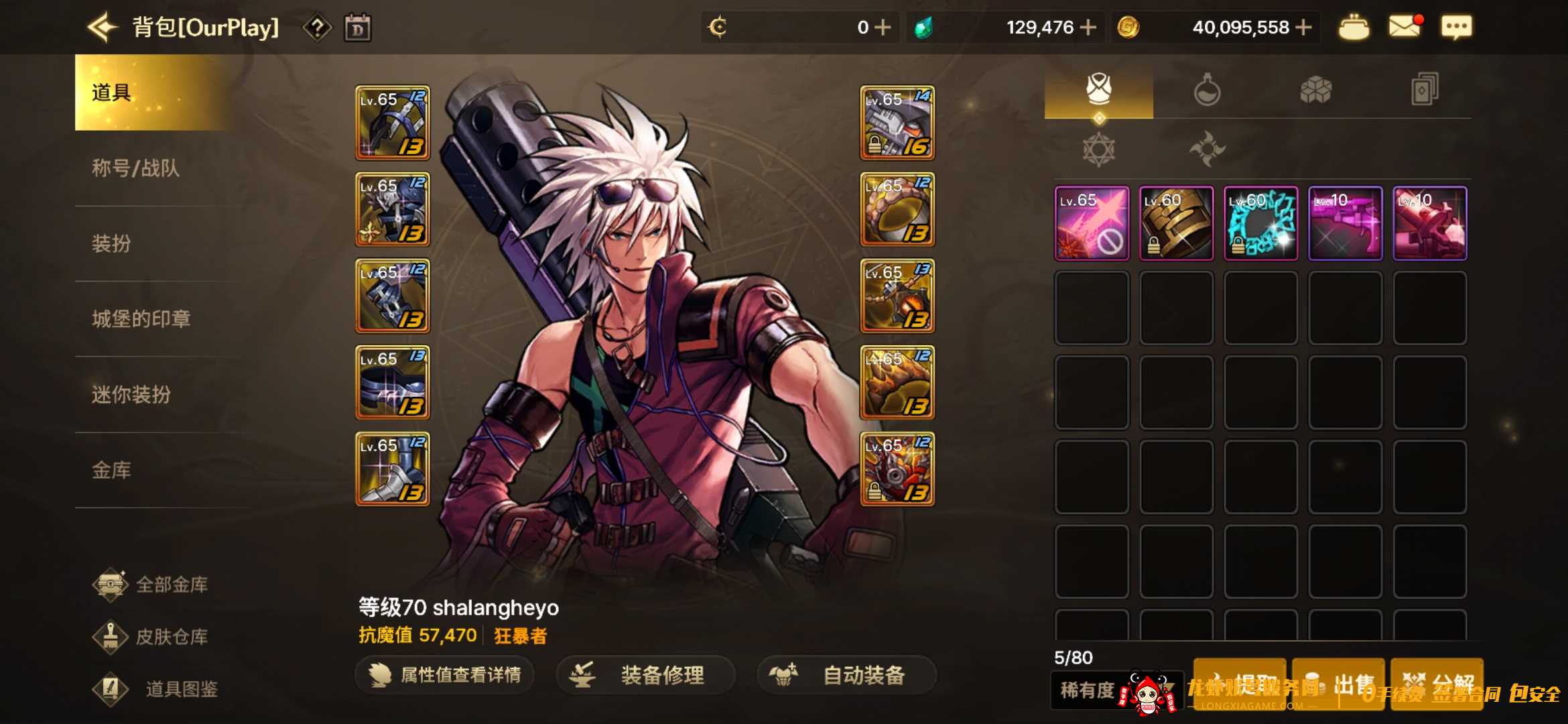Screen dimensions: 1568x724
Task: Open the 金库 vault menu
Action: click(x=112, y=471)
